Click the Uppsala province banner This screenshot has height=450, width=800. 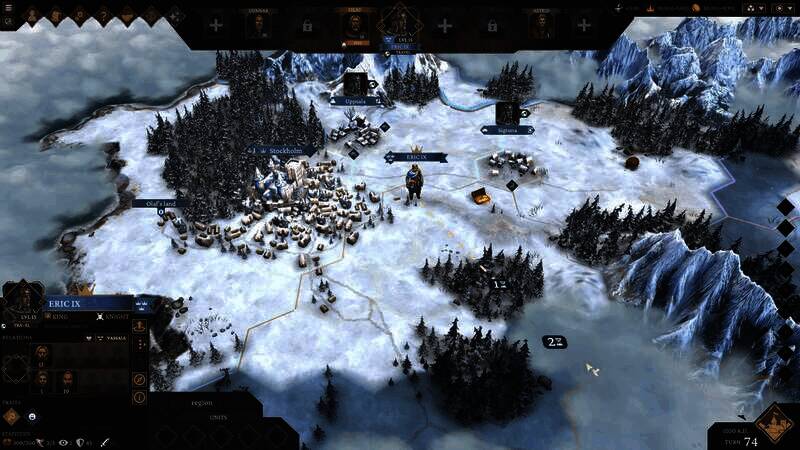[x=357, y=101]
